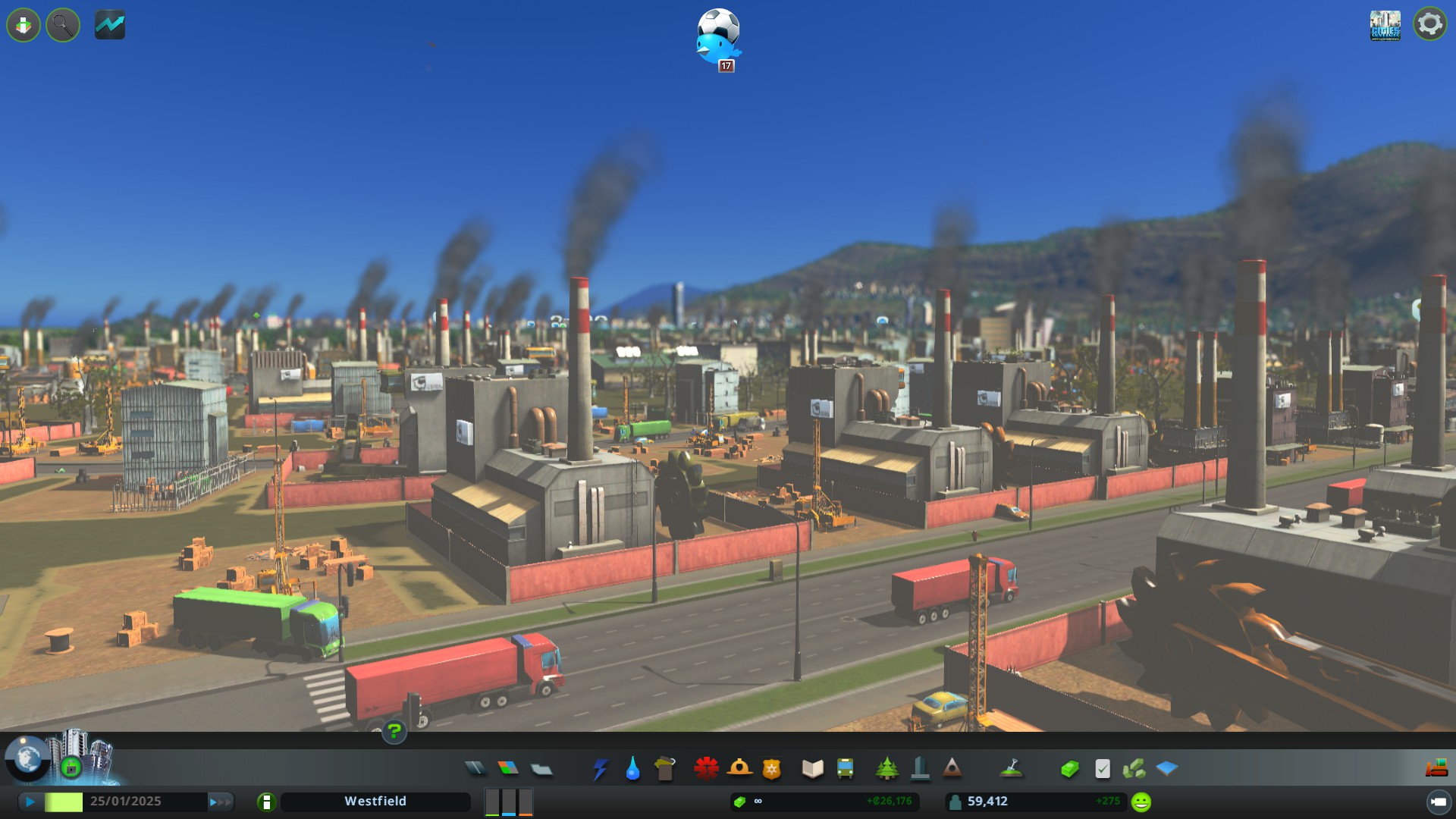Open the Police badge menu
1456x819 pixels.
(771, 769)
